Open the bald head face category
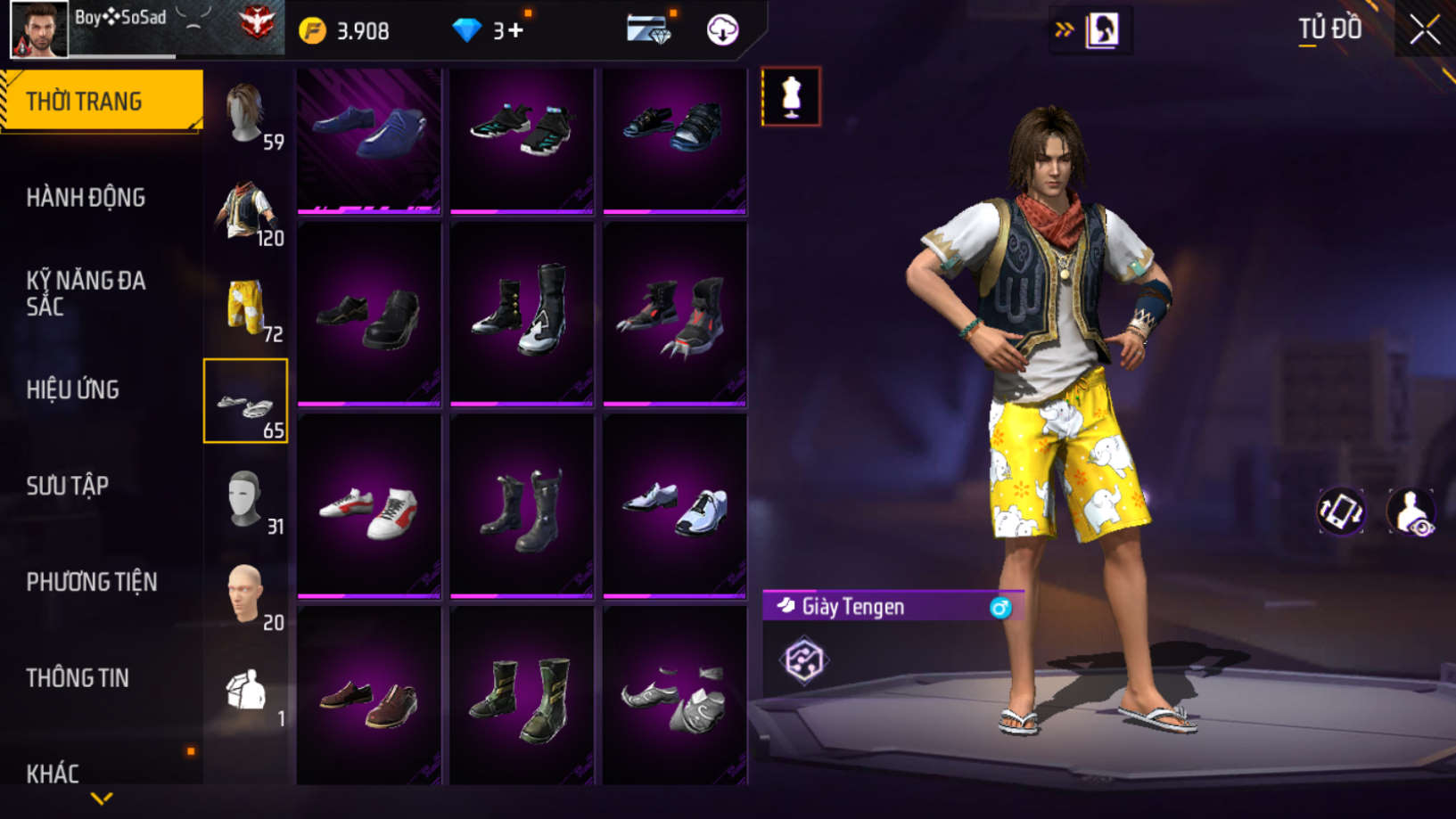Screen dimensions: 1456x819 (245, 595)
